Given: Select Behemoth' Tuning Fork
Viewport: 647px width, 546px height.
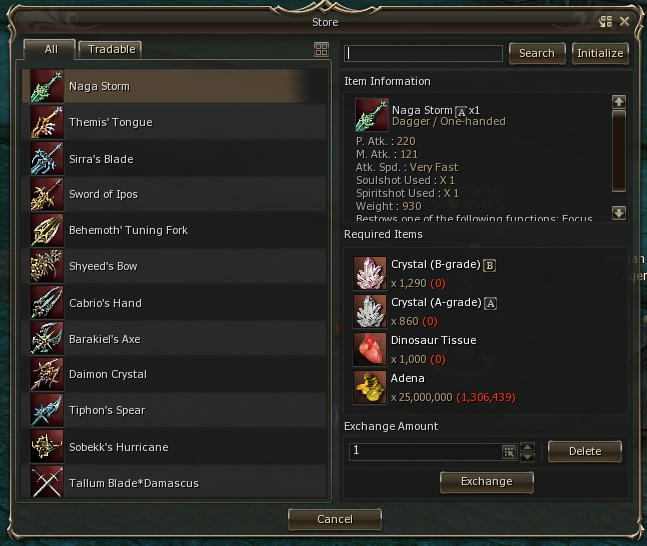Looking at the screenshot, I should [x=176, y=230].
